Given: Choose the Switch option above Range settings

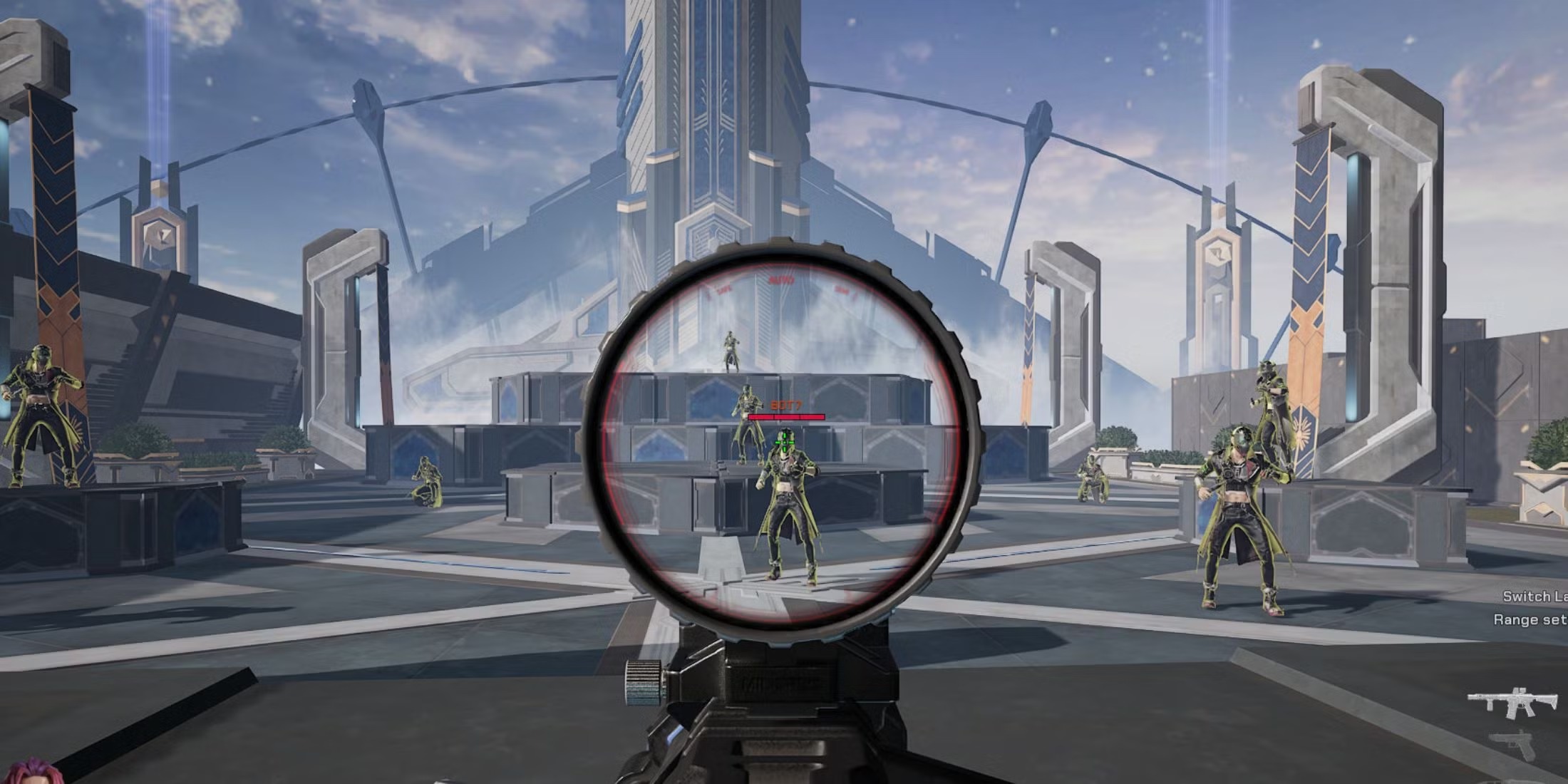Looking at the screenshot, I should point(1535,597).
